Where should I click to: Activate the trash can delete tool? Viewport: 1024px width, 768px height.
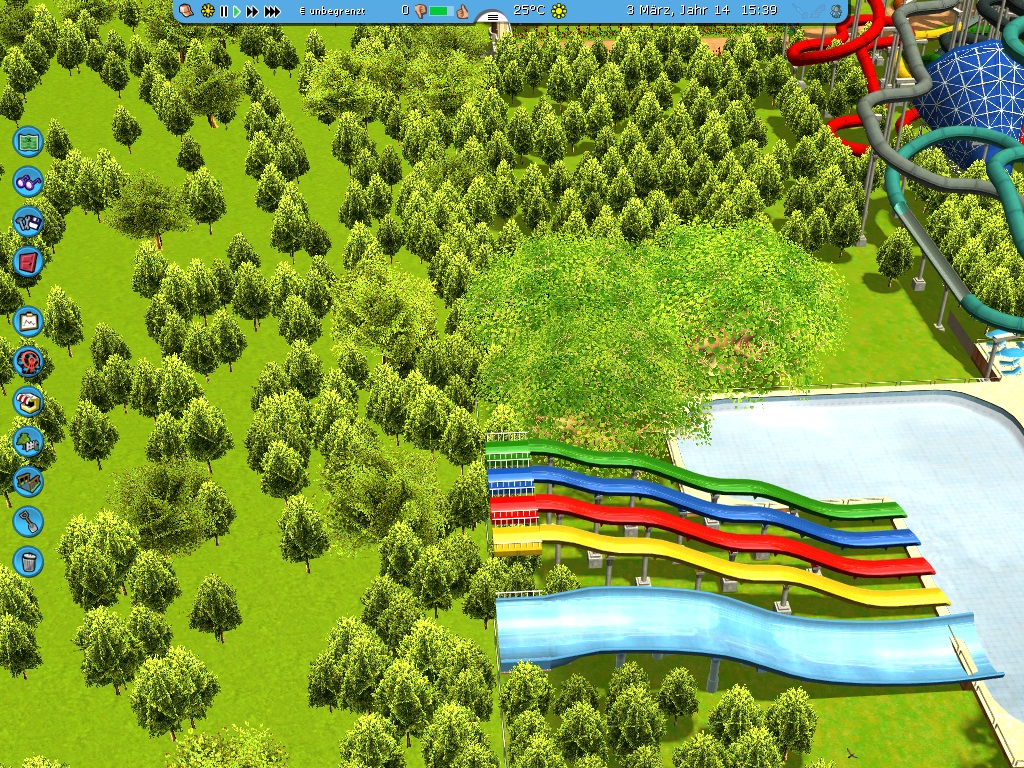(x=28, y=561)
